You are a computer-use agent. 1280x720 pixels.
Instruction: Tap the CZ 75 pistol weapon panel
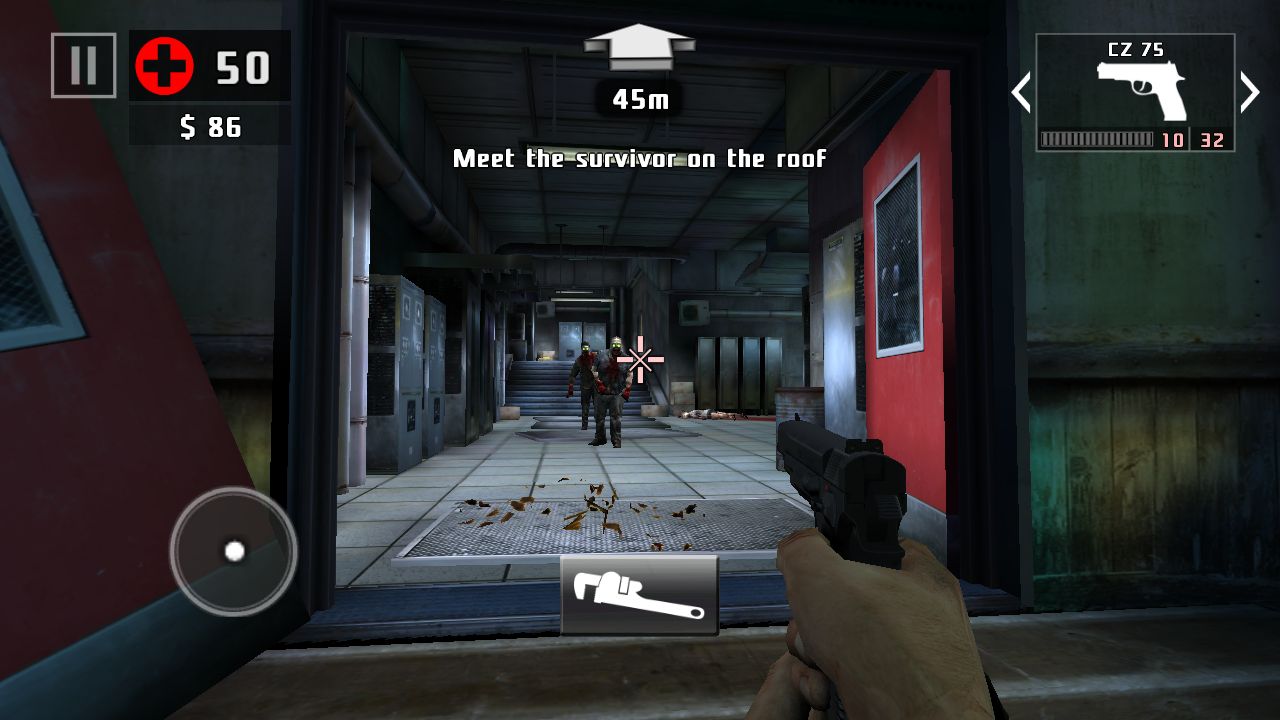pos(1135,93)
